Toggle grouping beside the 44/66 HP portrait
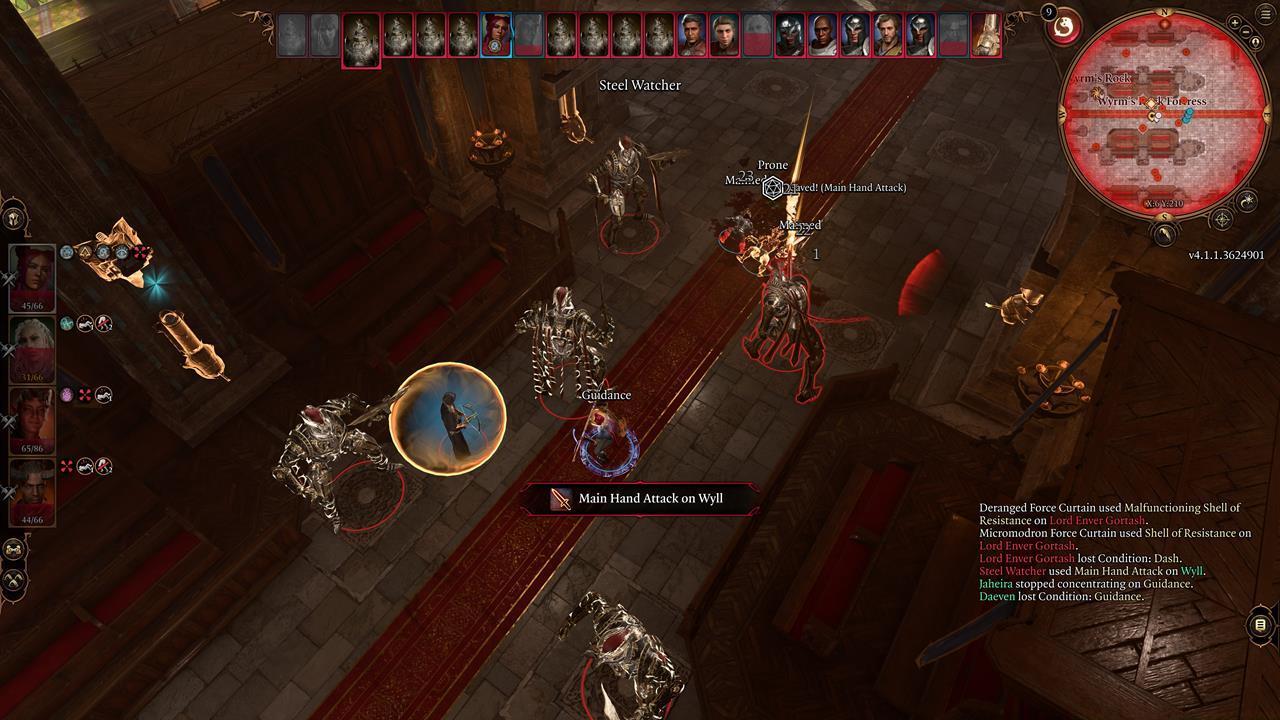The width and height of the screenshot is (1280, 720). coord(6,490)
